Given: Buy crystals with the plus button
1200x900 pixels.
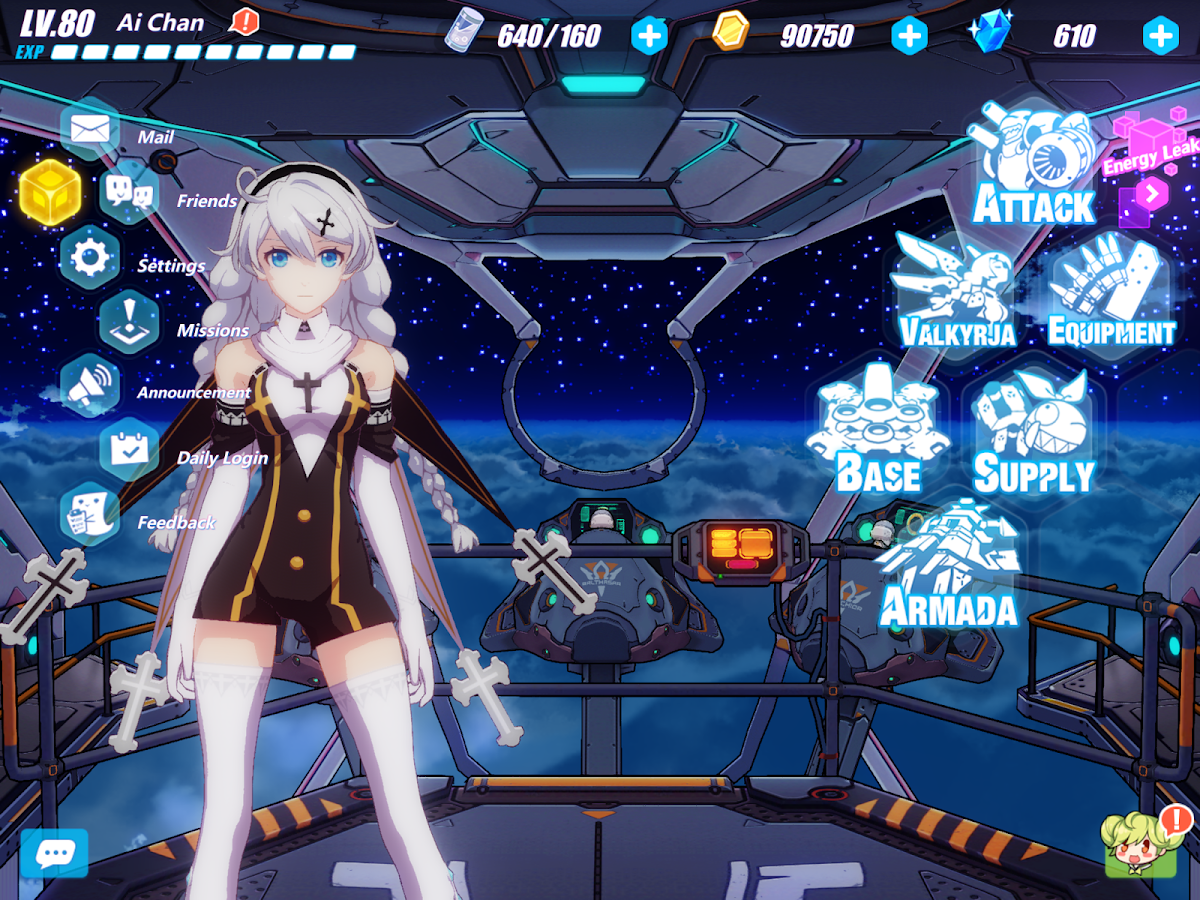Looking at the screenshot, I should coord(1160,36).
